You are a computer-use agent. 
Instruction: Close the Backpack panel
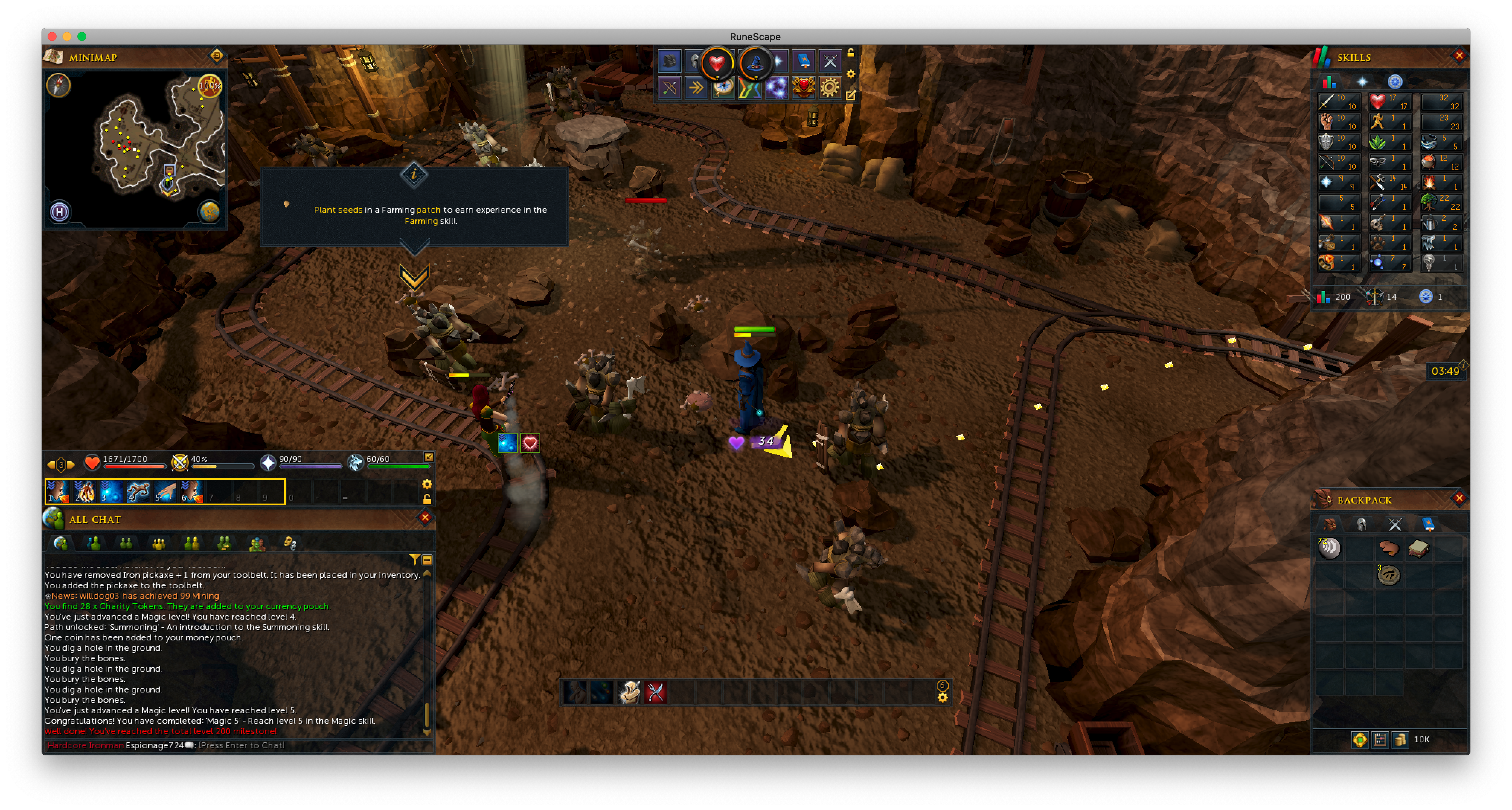[x=1459, y=499]
